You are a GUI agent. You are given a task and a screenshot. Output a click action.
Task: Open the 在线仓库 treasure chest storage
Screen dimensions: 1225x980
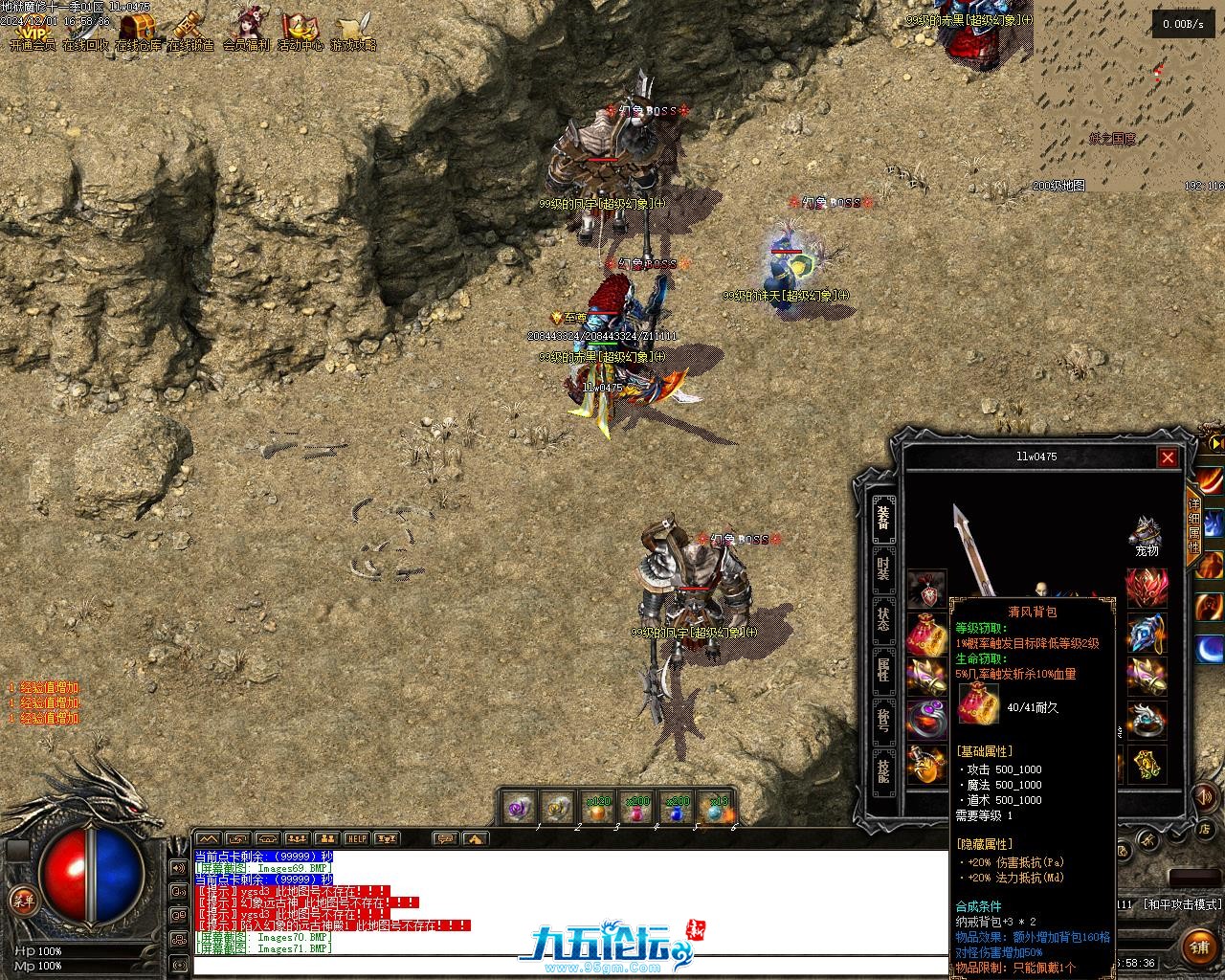pyautogui.click(x=139, y=32)
